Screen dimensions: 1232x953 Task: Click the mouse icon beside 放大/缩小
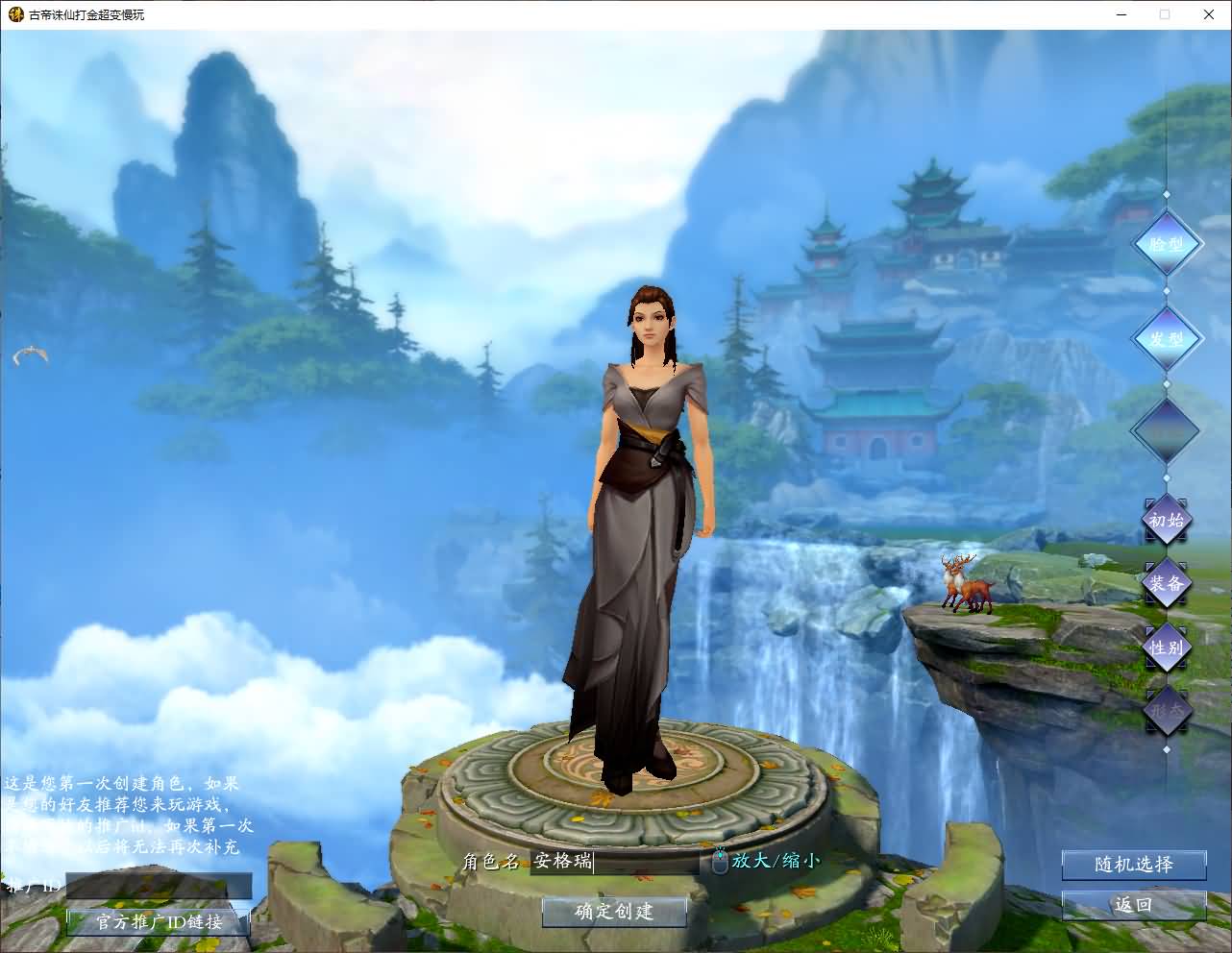pyautogui.click(x=719, y=861)
